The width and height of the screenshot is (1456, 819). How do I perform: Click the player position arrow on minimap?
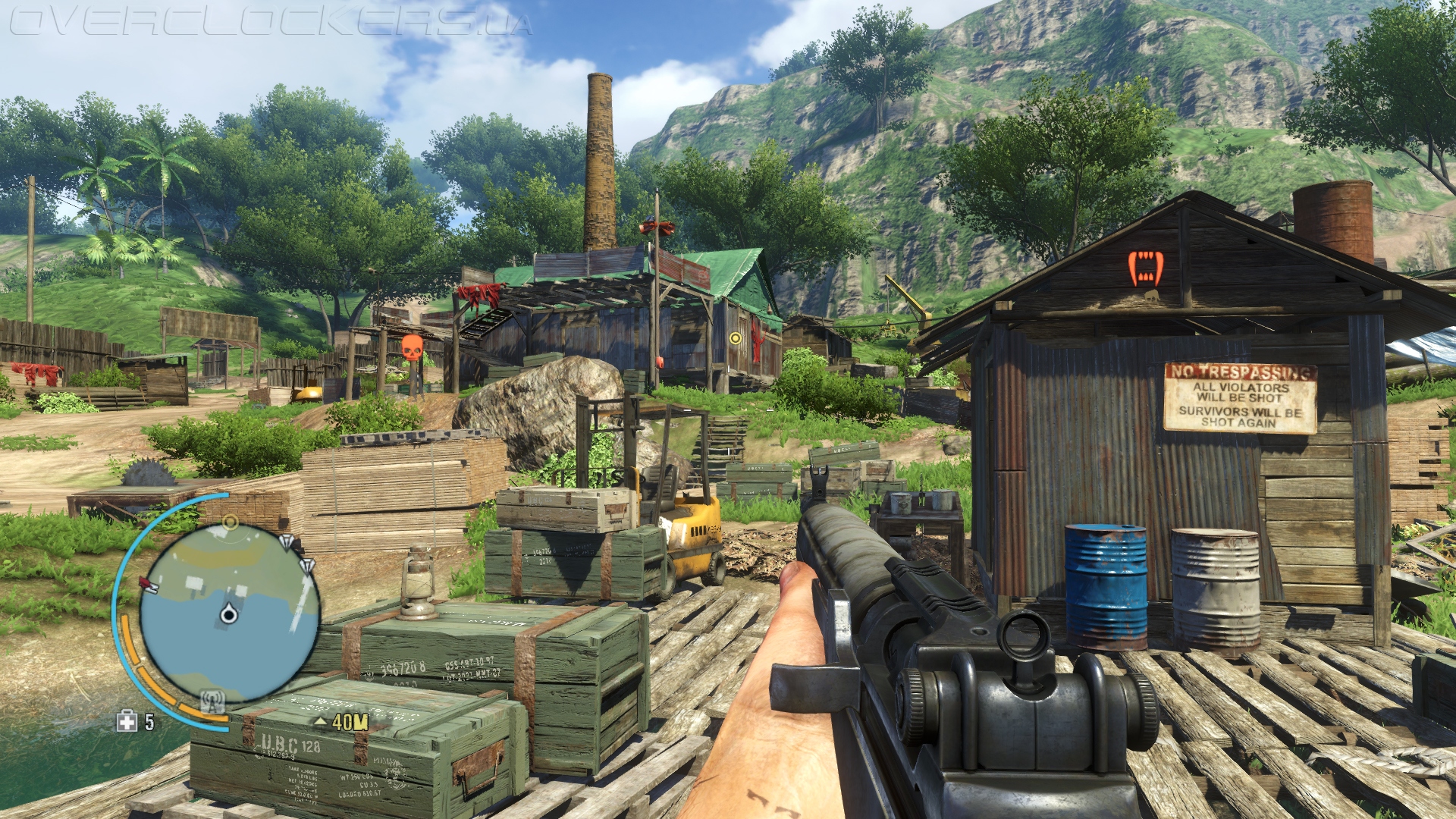pyautogui.click(x=228, y=614)
